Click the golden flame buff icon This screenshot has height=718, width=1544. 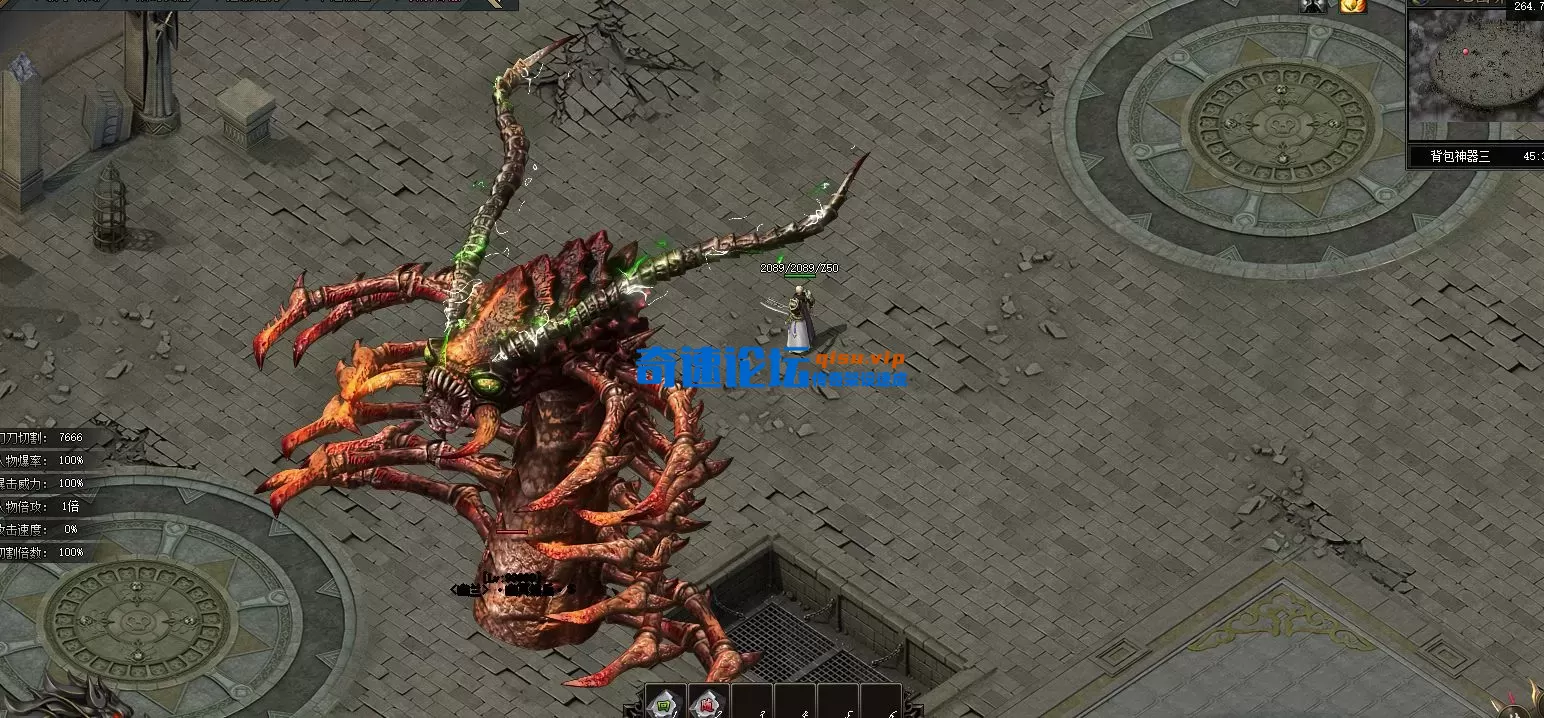click(1353, 6)
